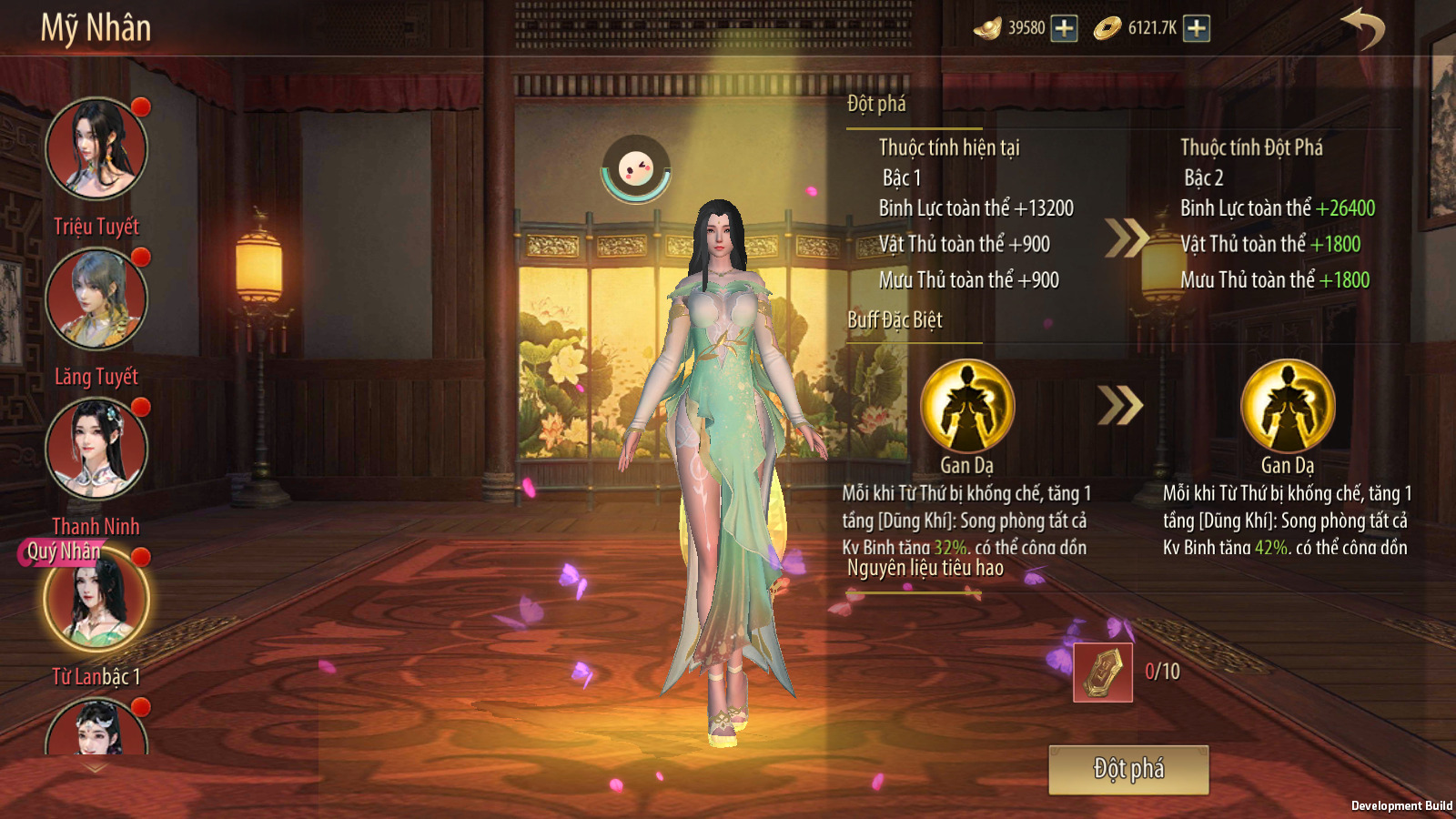Tap the round face emoji bubble
Screen dimensions: 1456x819
[x=636, y=169]
